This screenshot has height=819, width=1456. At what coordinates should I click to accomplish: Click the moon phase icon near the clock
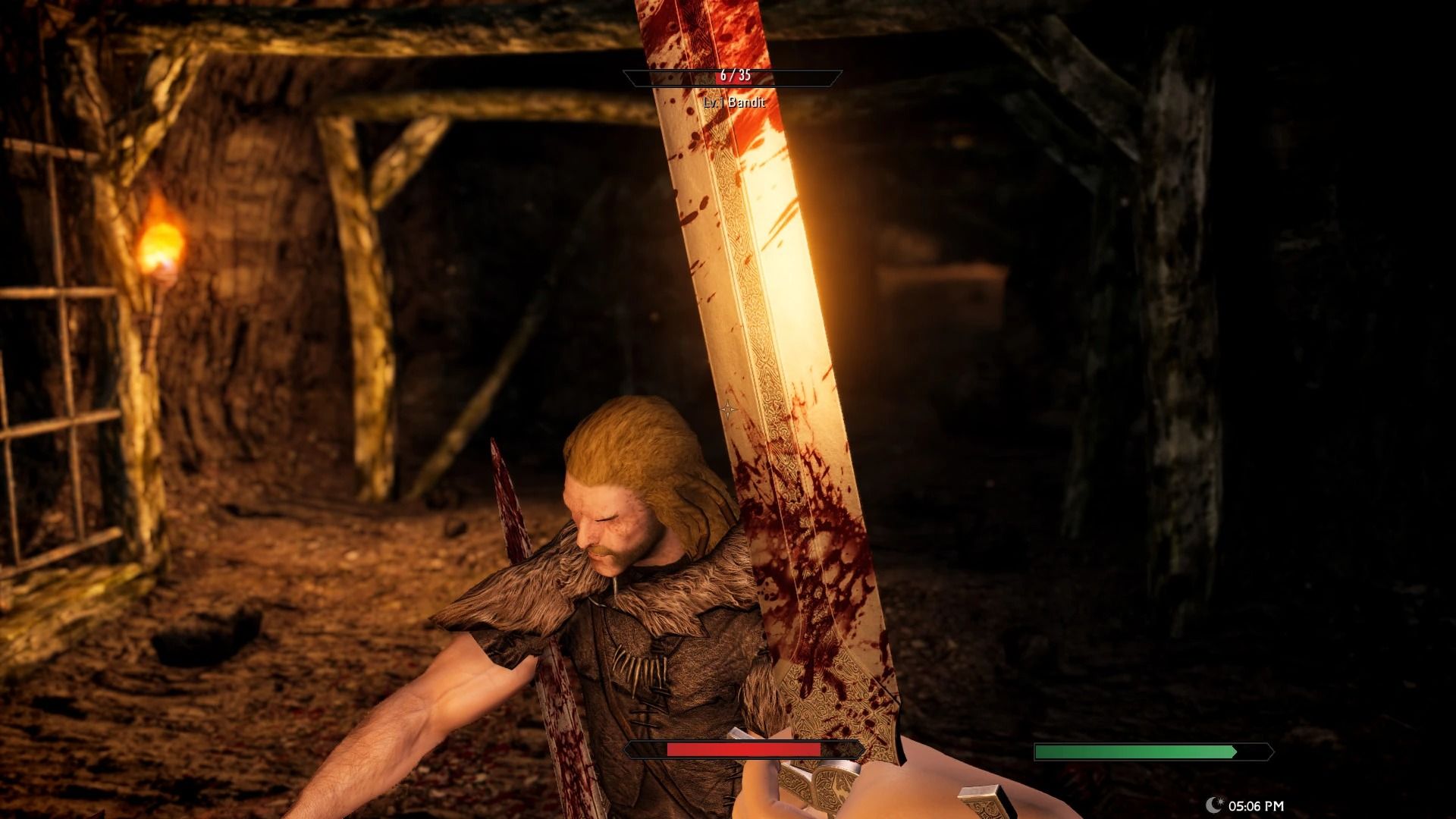[x=1211, y=805]
